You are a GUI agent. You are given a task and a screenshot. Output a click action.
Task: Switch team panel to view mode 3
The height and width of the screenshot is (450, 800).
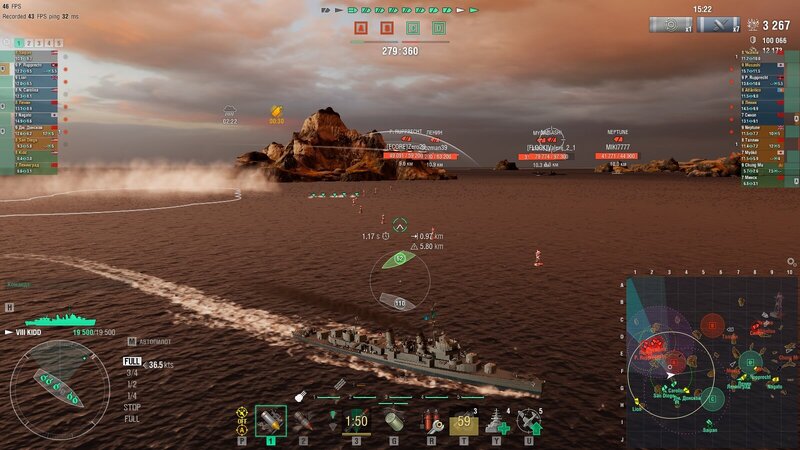pyautogui.click(x=36, y=43)
